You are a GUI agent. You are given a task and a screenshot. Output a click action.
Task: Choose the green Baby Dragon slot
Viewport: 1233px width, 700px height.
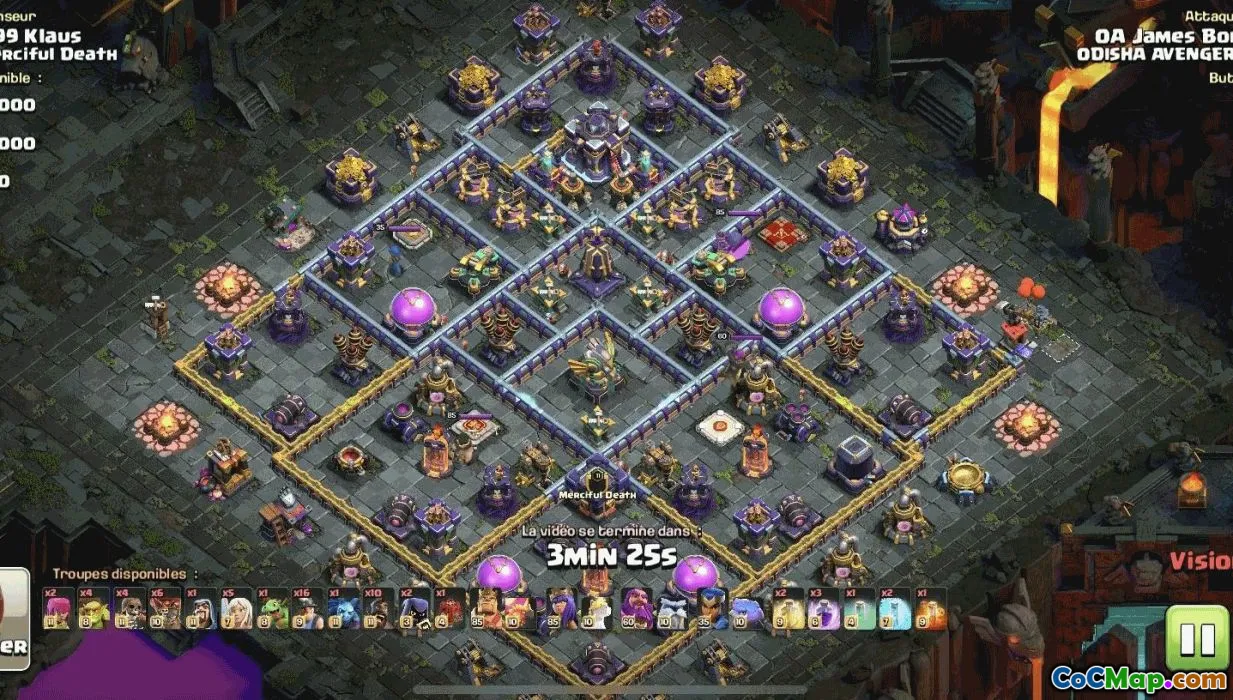[x=272, y=609]
